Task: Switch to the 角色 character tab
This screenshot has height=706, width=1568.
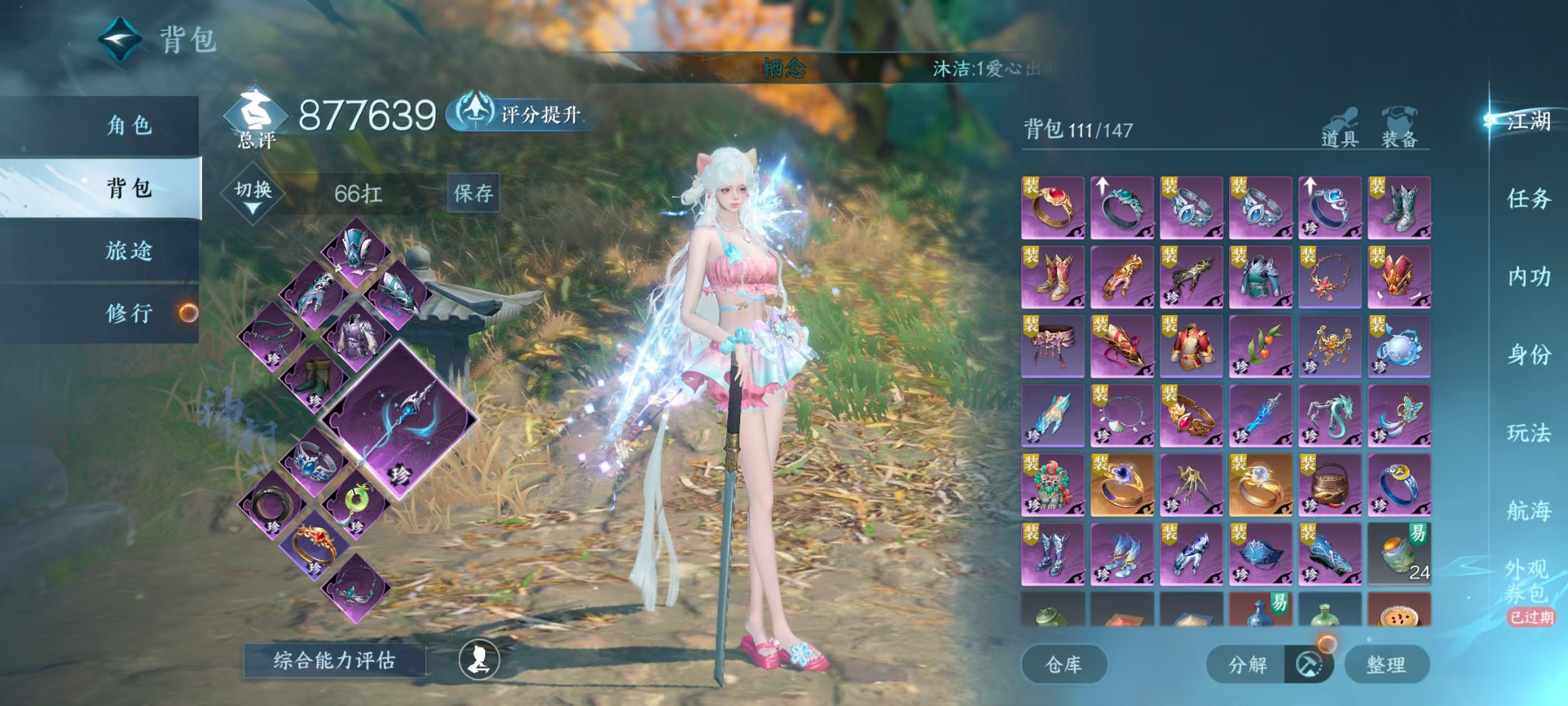Action: click(128, 126)
